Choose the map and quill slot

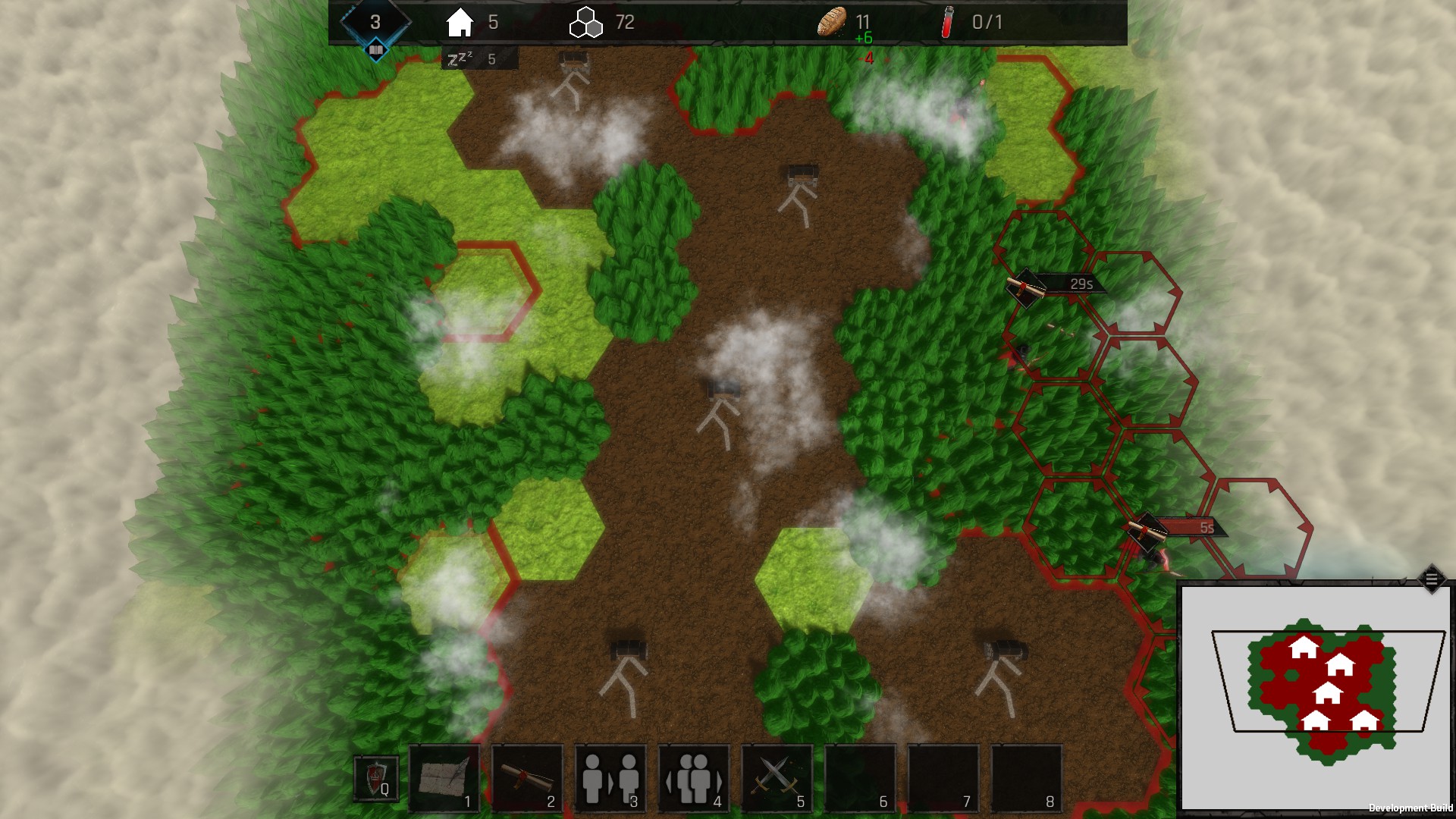click(444, 779)
